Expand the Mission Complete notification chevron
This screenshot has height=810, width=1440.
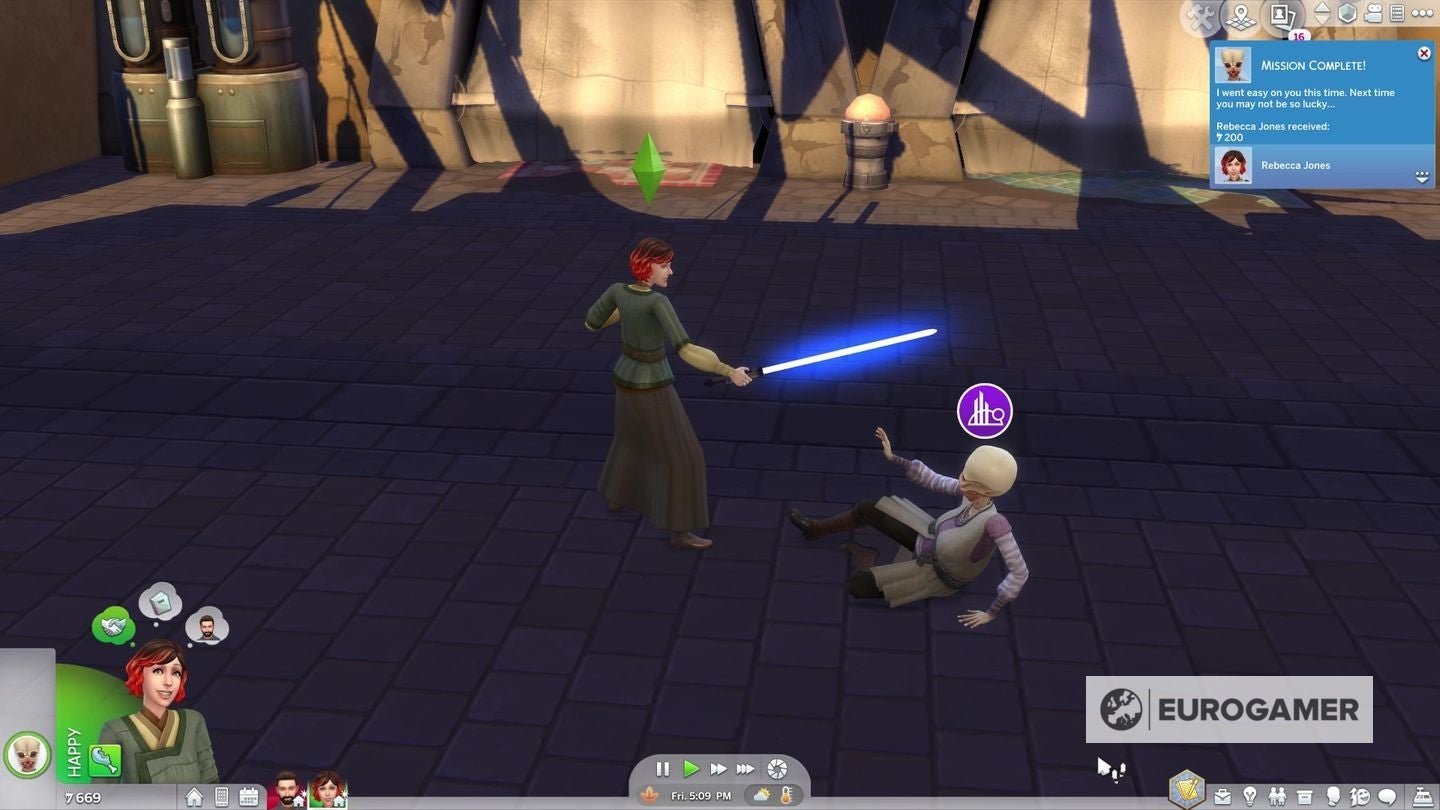(x=1422, y=176)
